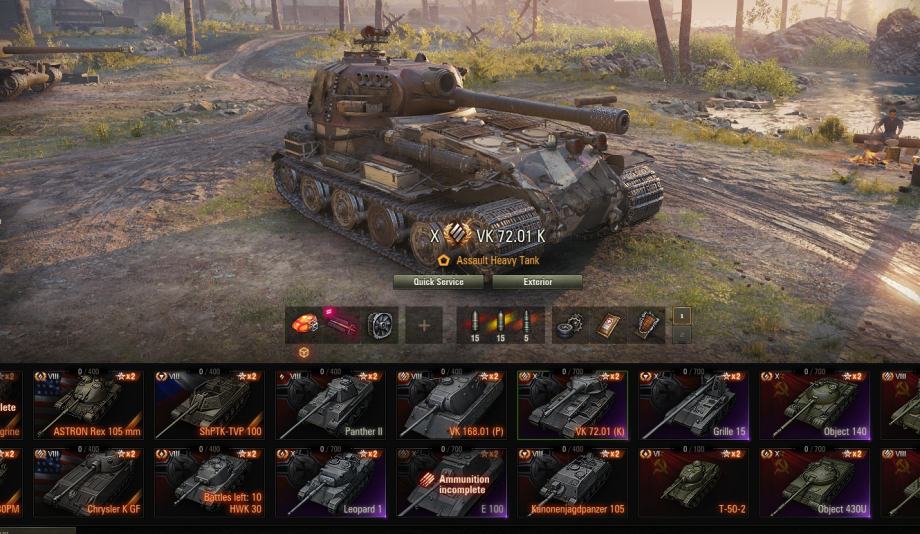This screenshot has width=920, height=534.
Task: Select the T-50-2 light tank
Action: click(x=693, y=482)
